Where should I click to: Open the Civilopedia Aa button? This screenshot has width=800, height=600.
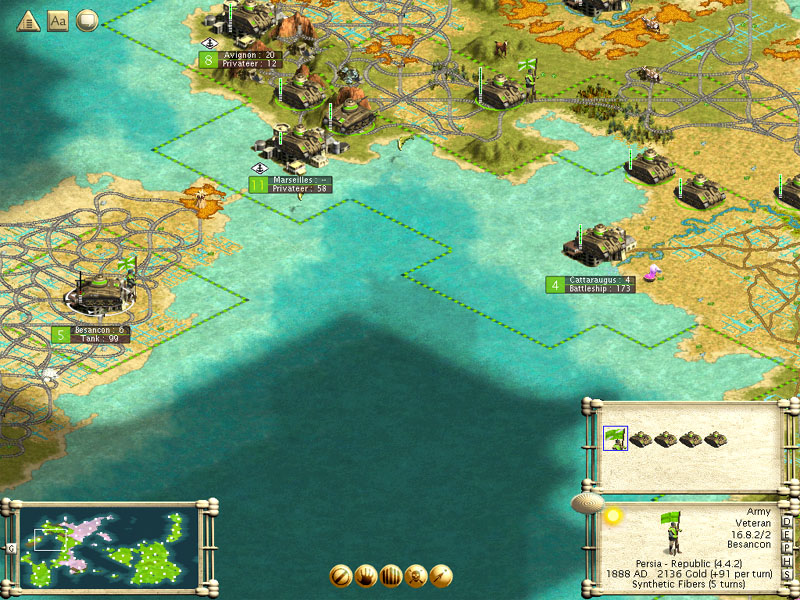point(57,20)
